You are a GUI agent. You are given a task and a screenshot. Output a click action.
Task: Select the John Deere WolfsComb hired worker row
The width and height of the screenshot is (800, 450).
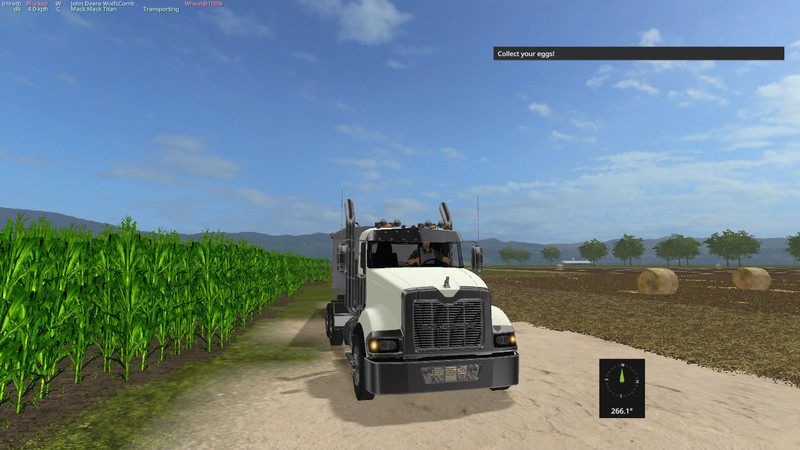[x=104, y=3]
